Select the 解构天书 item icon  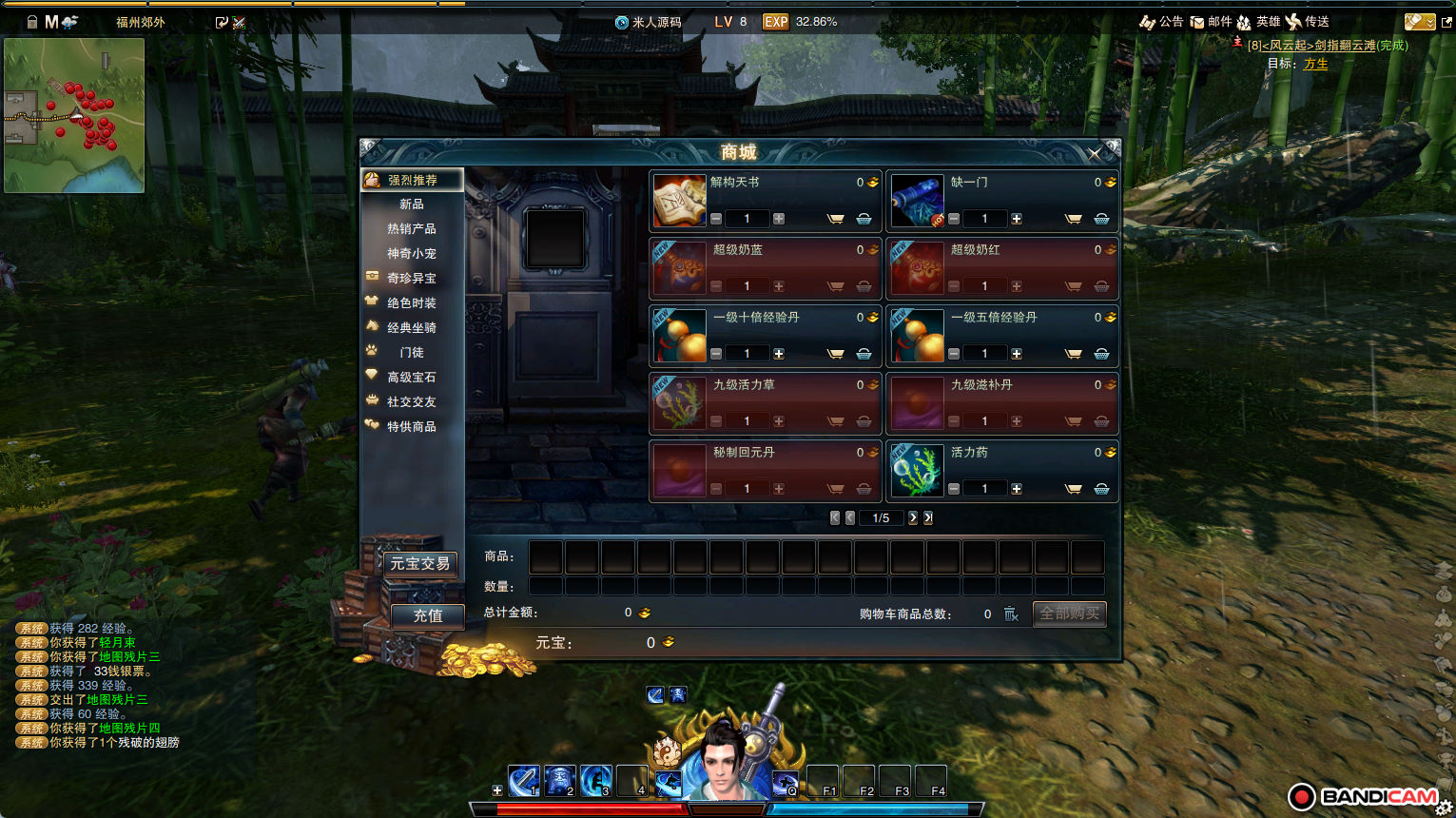(679, 201)
